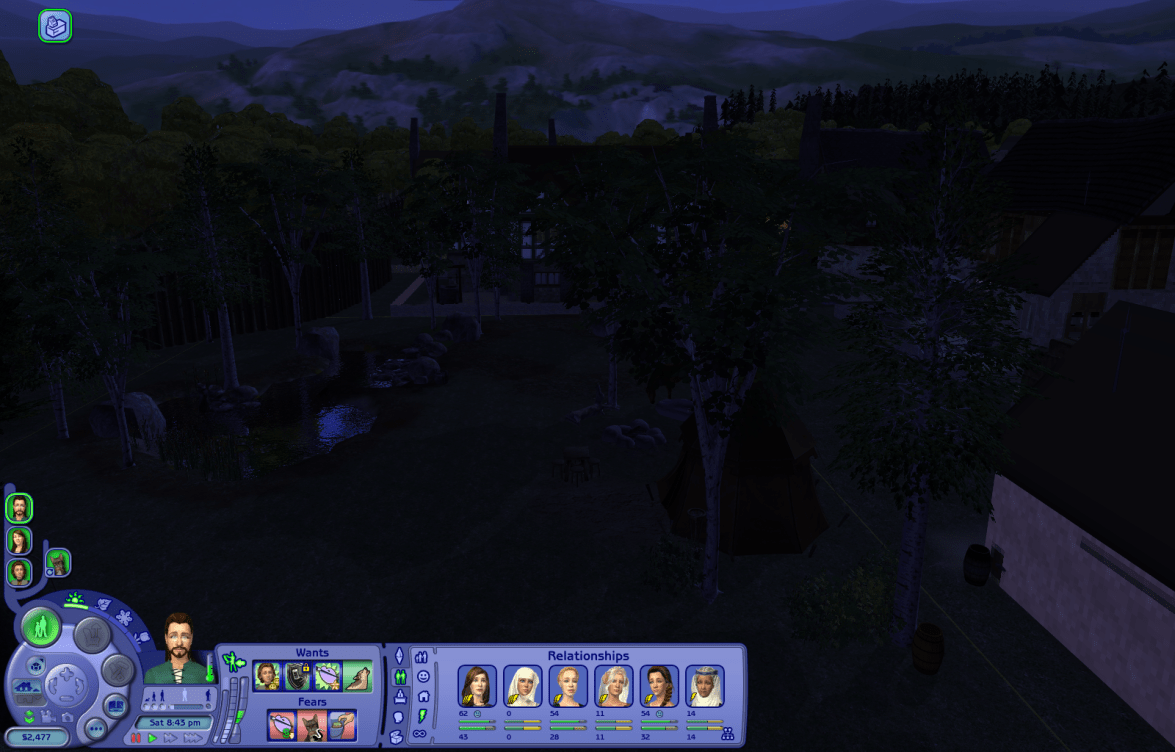
Task: Select the relationship portrait with braided dark hair
Action: [659, 686]
